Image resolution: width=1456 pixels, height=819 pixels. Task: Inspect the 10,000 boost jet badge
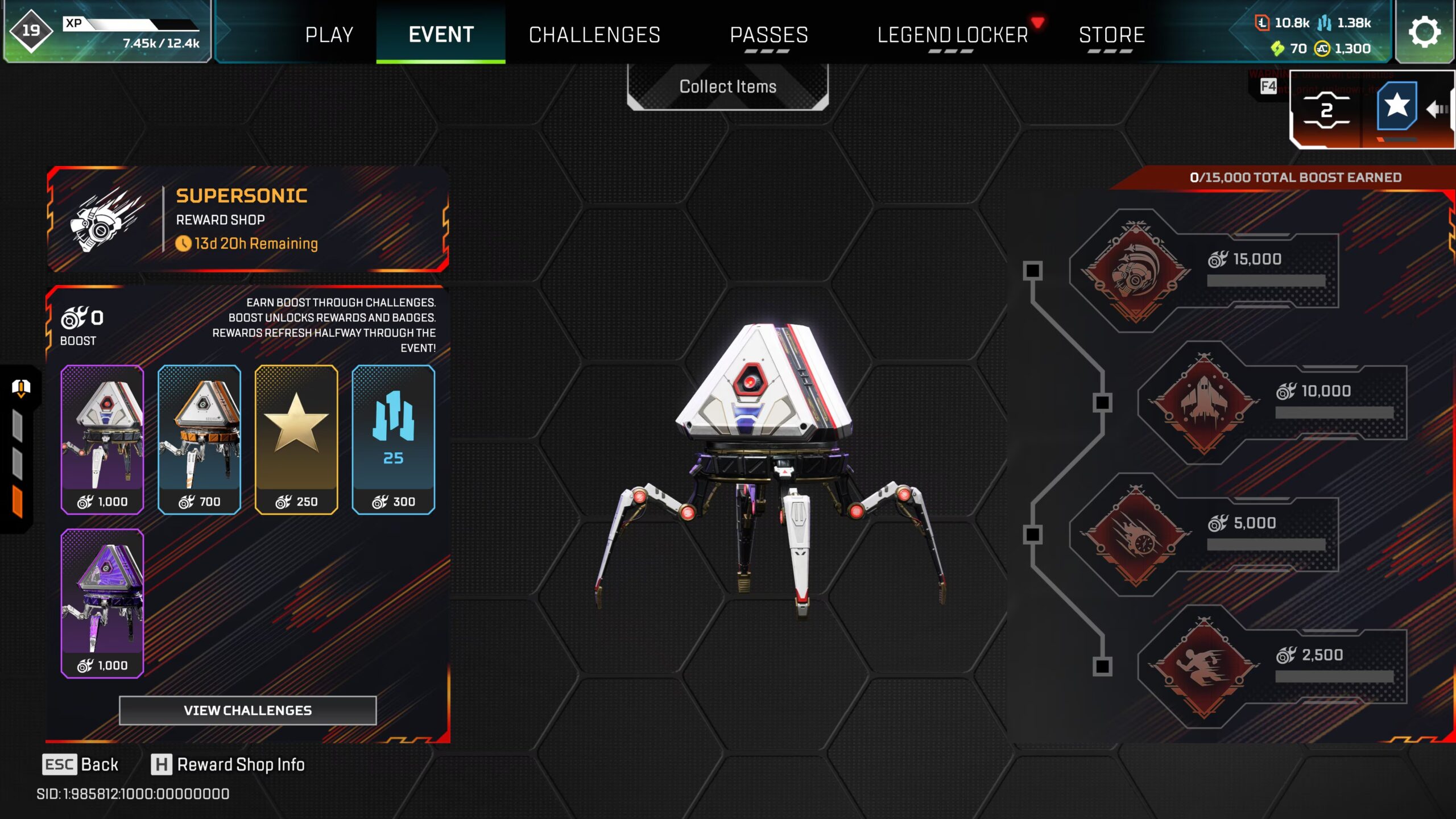(x=1203, y=403)
